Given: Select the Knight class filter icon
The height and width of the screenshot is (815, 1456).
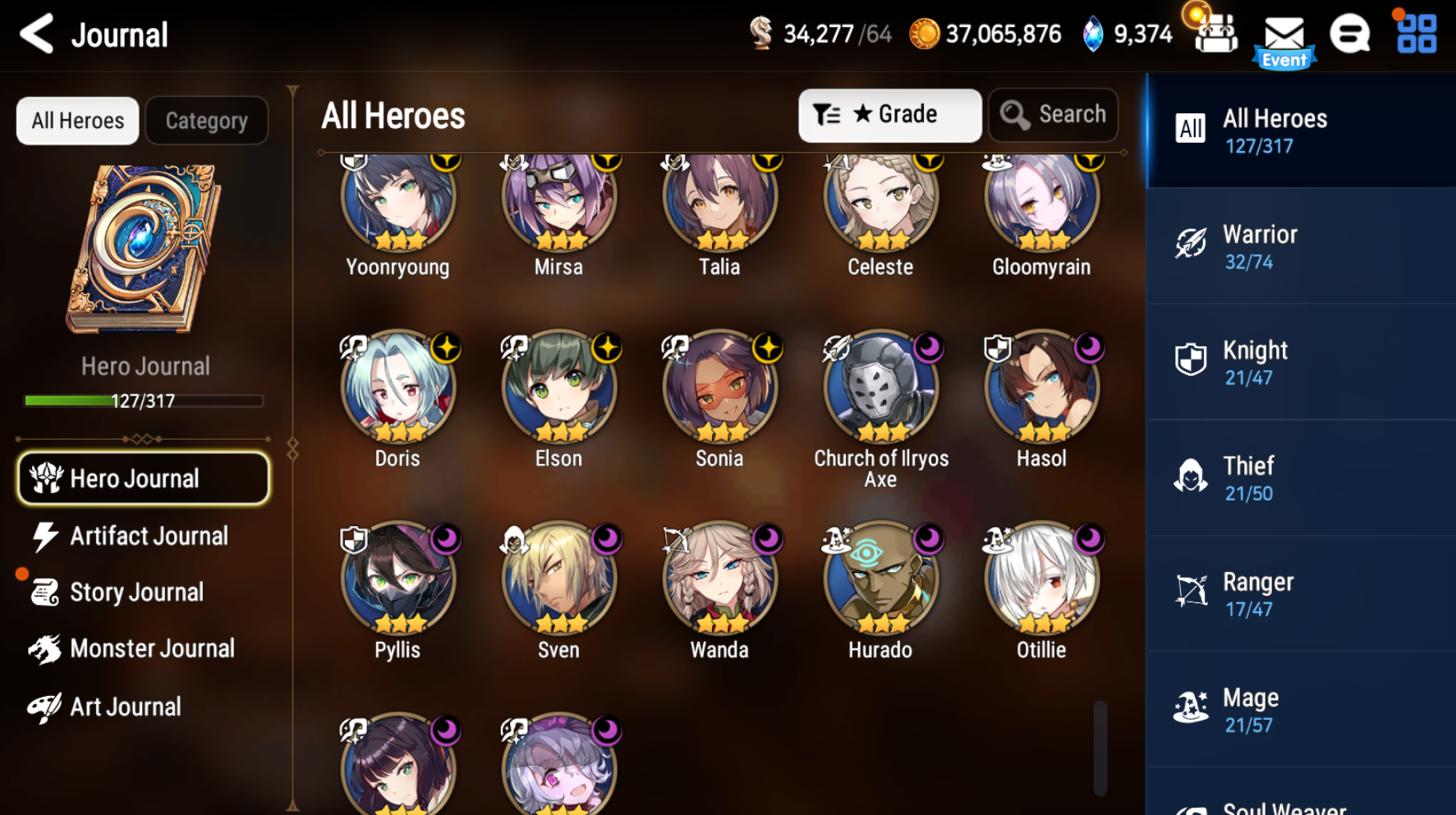Looking at the screenshot, I should (1189, 359).
